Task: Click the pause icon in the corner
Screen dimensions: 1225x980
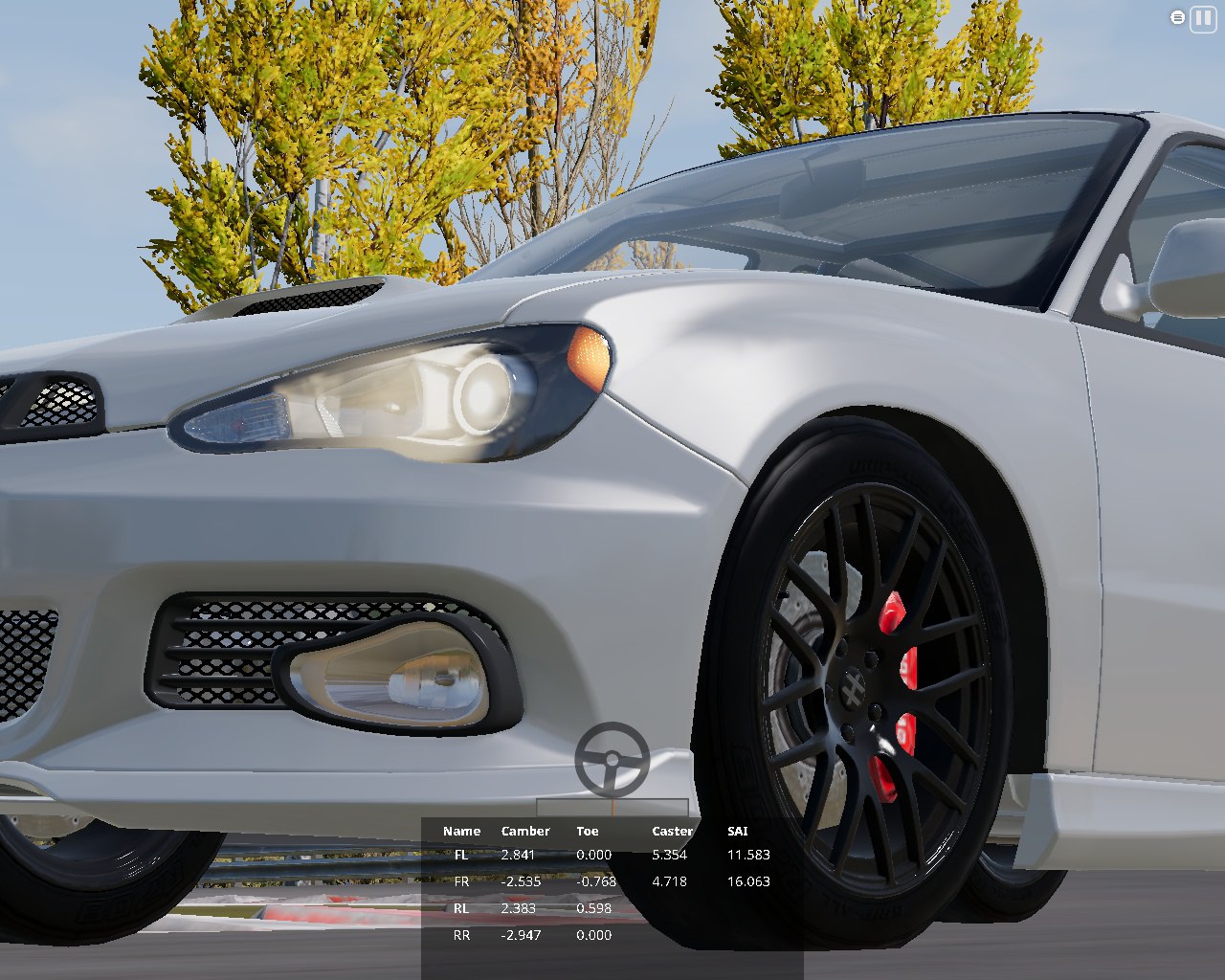Action: [x=1202, y=18]
